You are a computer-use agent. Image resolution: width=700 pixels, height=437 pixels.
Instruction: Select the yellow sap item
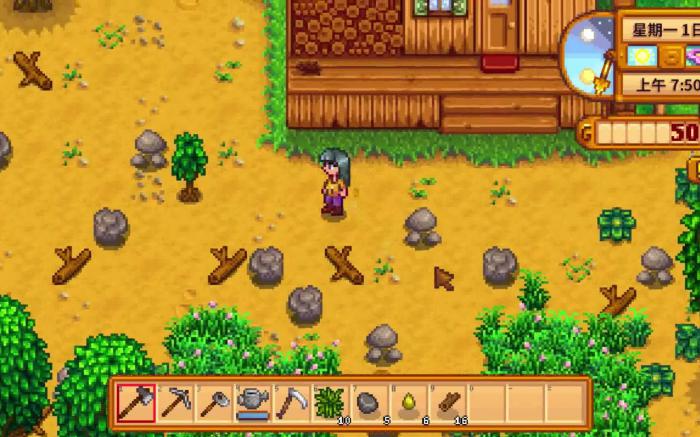pyautogui.click(x=408, y=403)
